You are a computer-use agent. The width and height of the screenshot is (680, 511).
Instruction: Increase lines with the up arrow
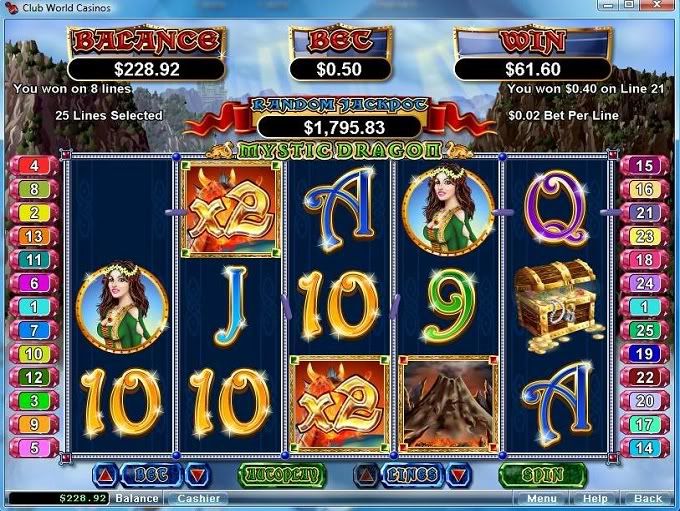367,474
